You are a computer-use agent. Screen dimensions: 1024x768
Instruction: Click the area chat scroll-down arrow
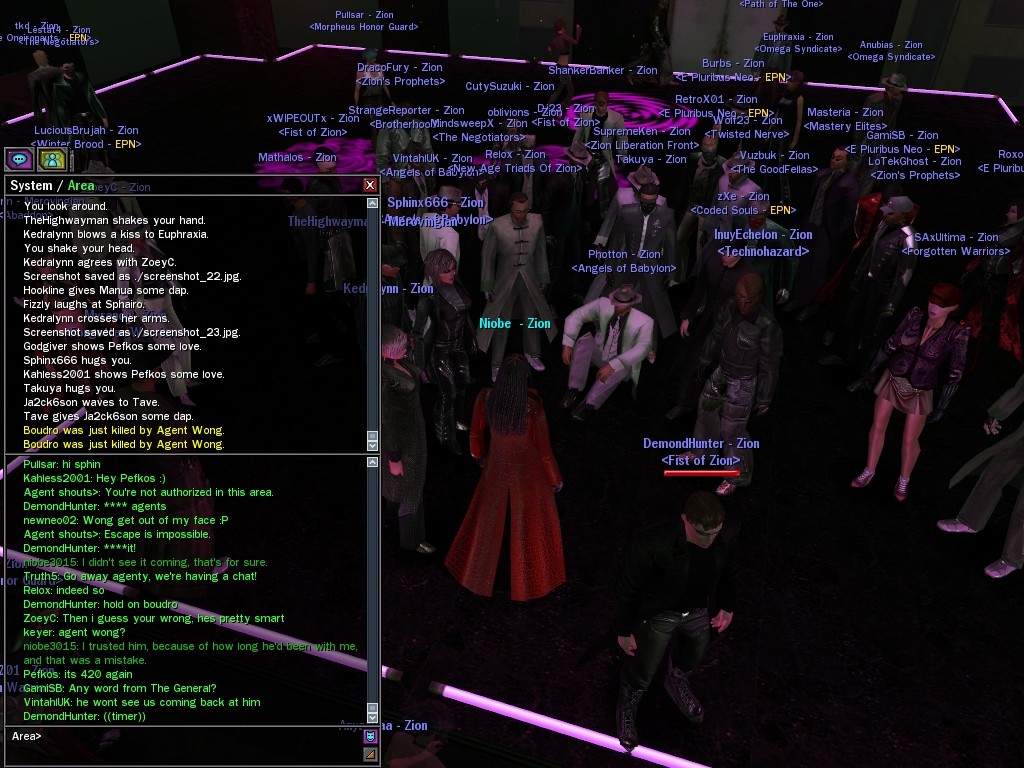coord(373,718)
